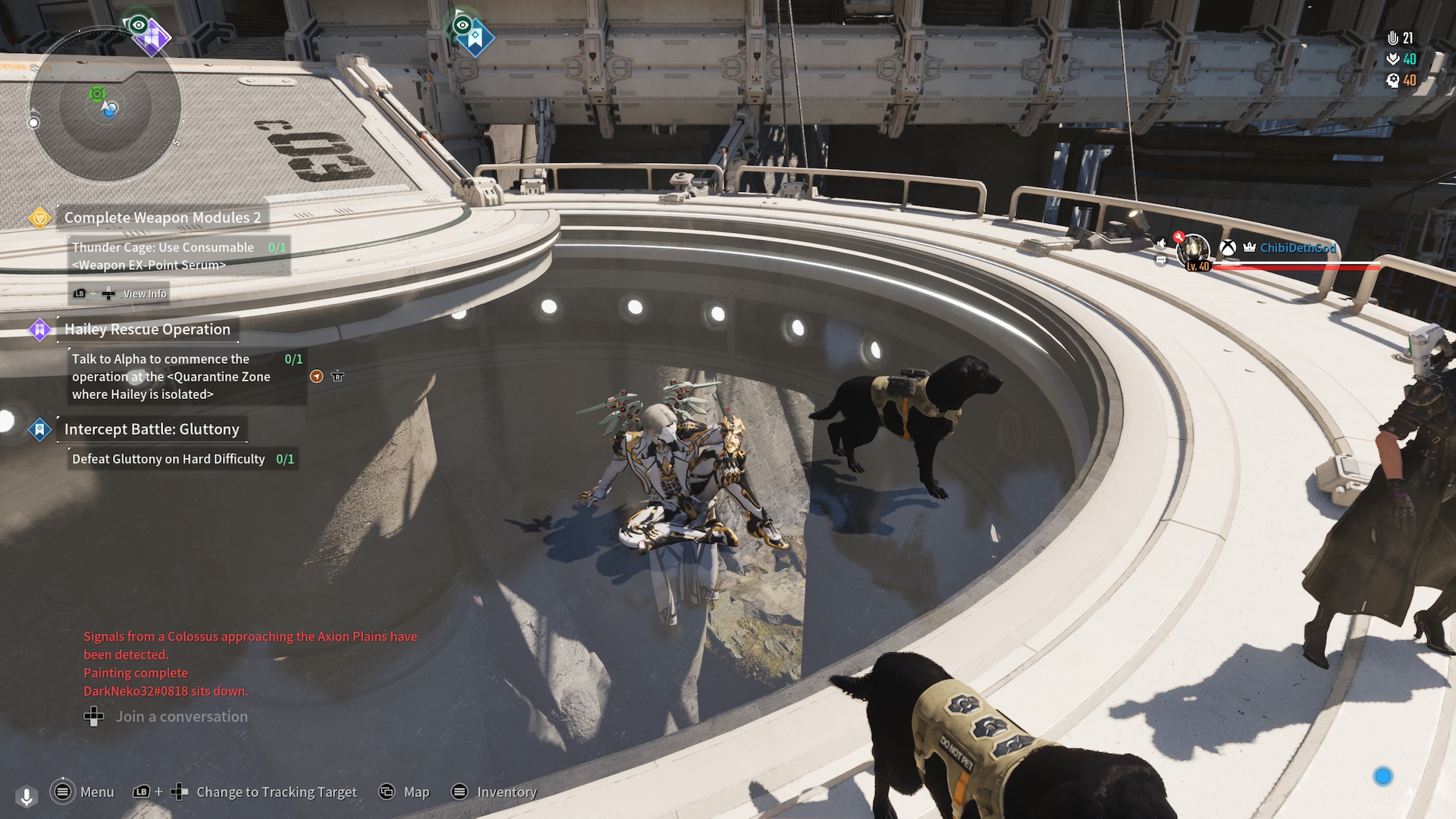Open the Menu
Viewport: 1456px width, 819px height.
coord(82,792)
